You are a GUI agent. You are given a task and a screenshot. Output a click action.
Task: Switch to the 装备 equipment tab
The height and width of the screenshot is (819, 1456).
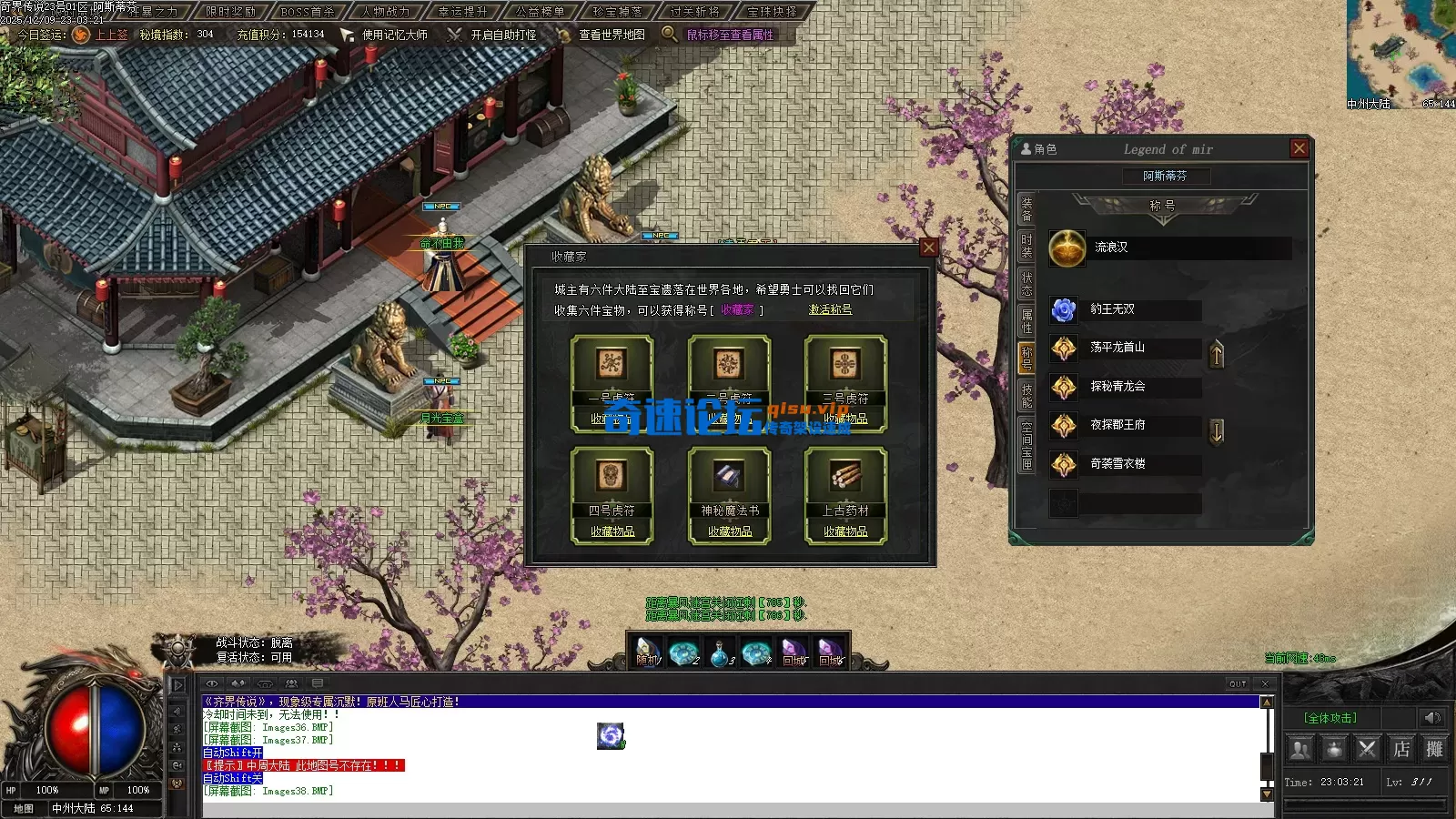[x=1026, y=209]
